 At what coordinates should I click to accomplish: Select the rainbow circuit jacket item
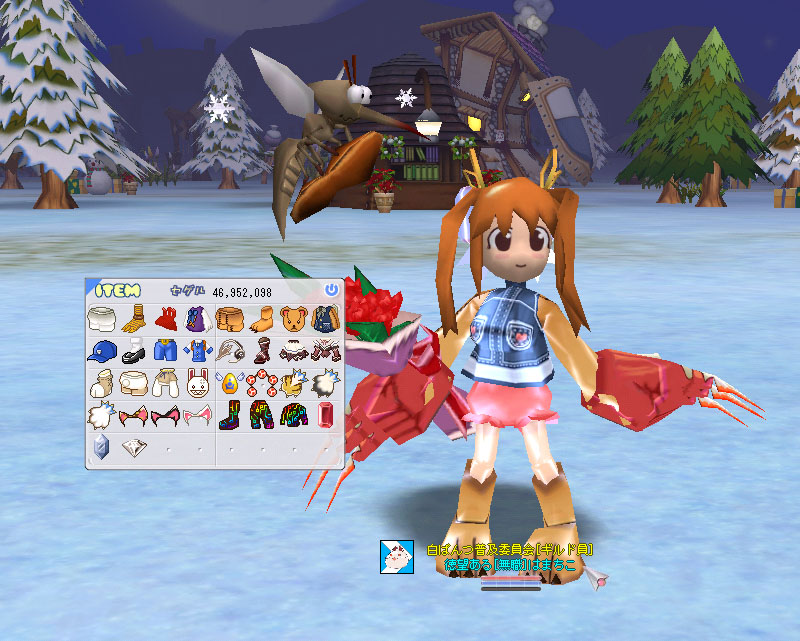pos(293,413)
